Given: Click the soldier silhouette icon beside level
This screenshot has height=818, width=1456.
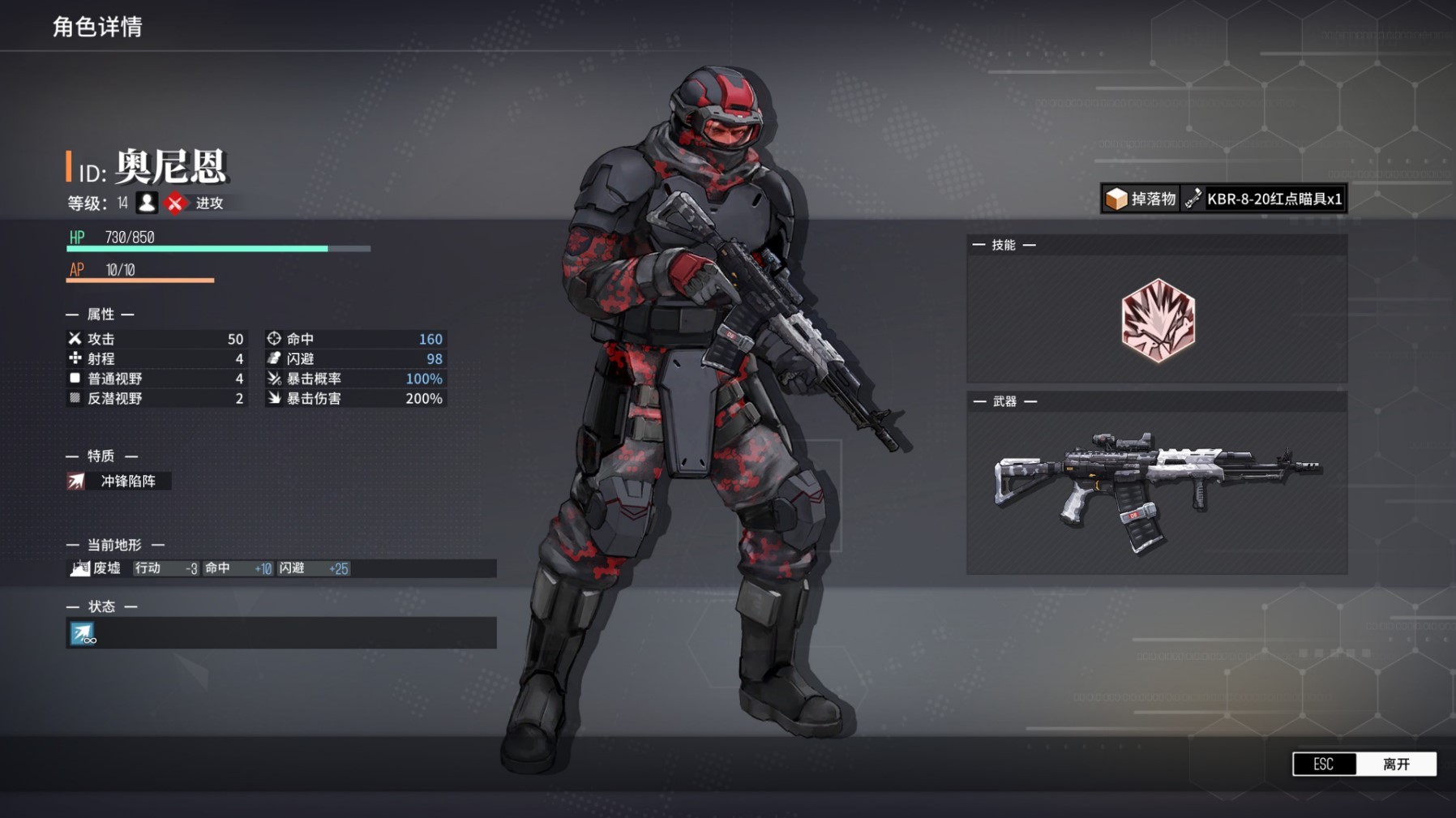Looking at the screenshot, I should (x=147, y=203).
